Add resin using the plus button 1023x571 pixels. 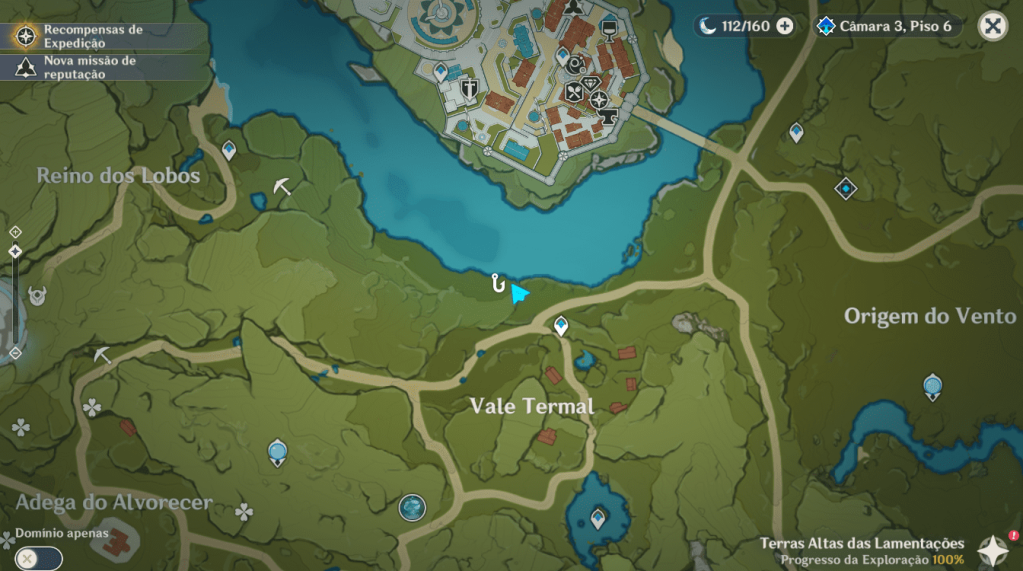(x=785, y=26)
